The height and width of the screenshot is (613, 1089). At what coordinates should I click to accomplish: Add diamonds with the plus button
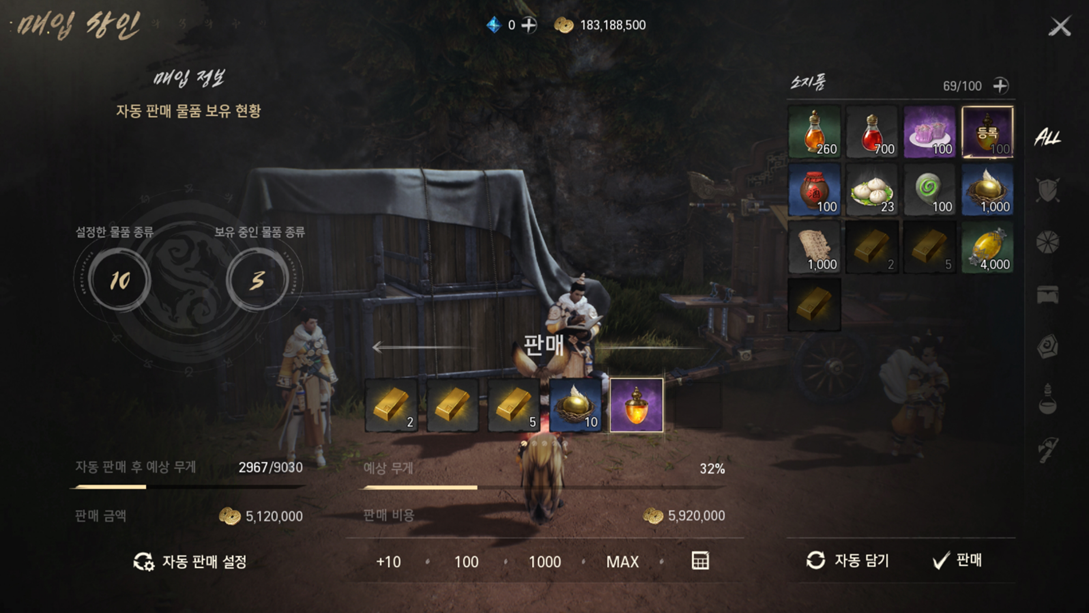[529, 25]
